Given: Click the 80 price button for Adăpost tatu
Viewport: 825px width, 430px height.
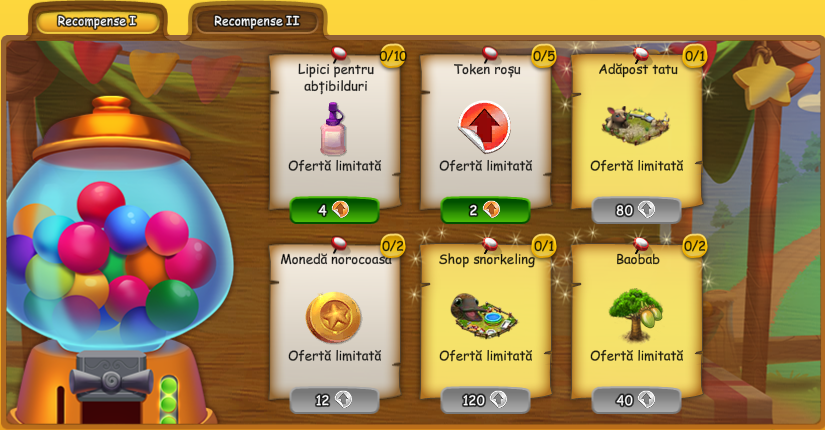Looking at the screenshot, I should pyautogui.click(x=636, y=210).
